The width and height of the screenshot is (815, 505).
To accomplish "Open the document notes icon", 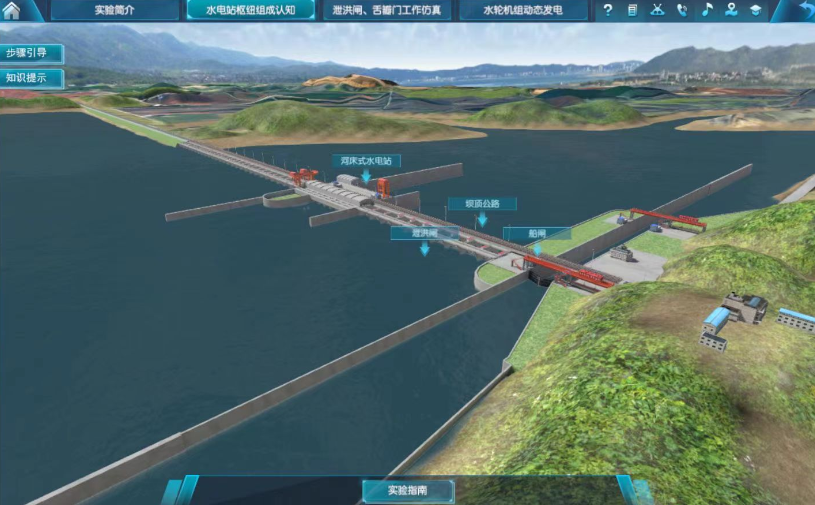I will (x=633, y=11).
